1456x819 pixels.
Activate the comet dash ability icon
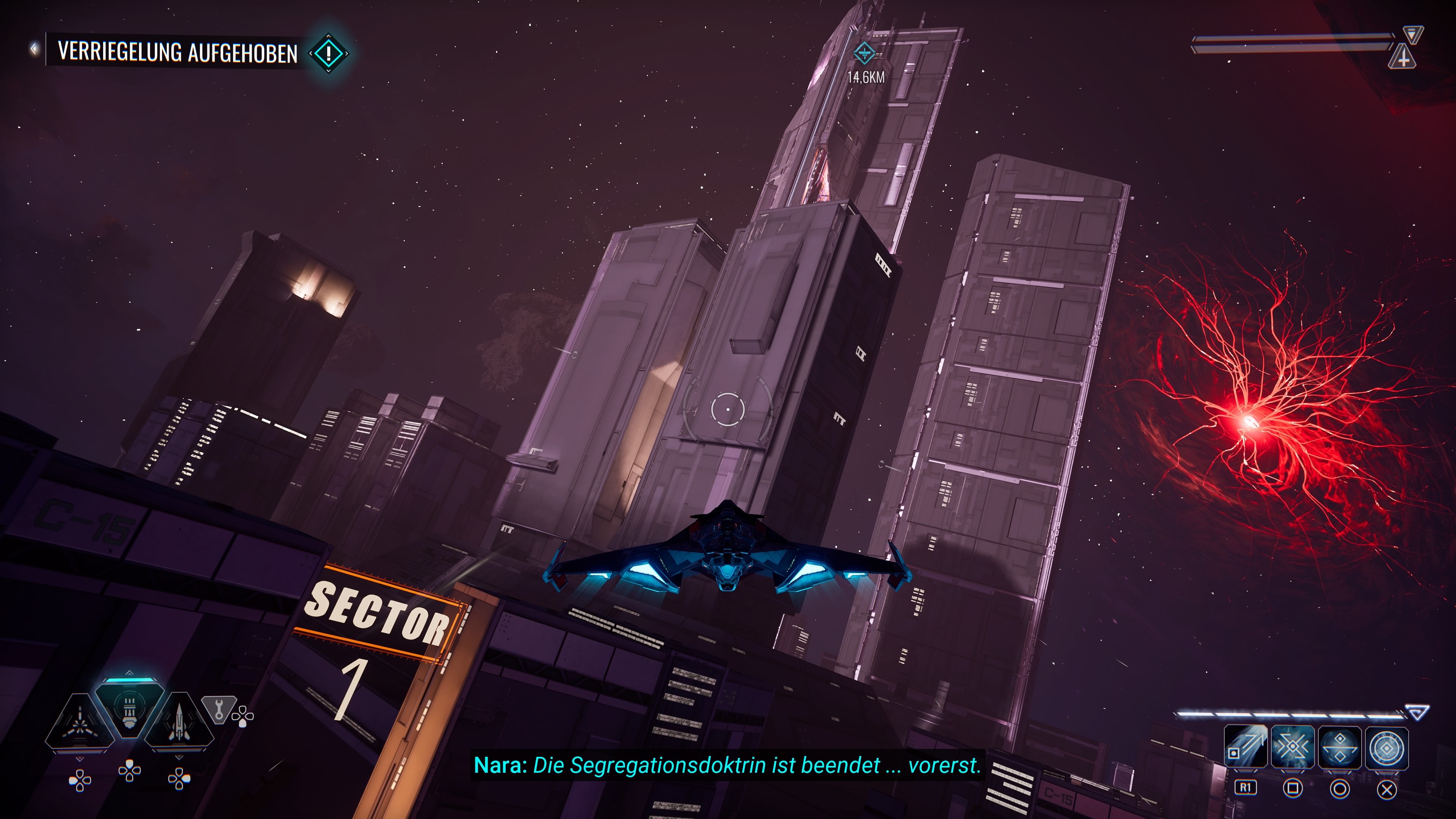(x=1246, y=747)
